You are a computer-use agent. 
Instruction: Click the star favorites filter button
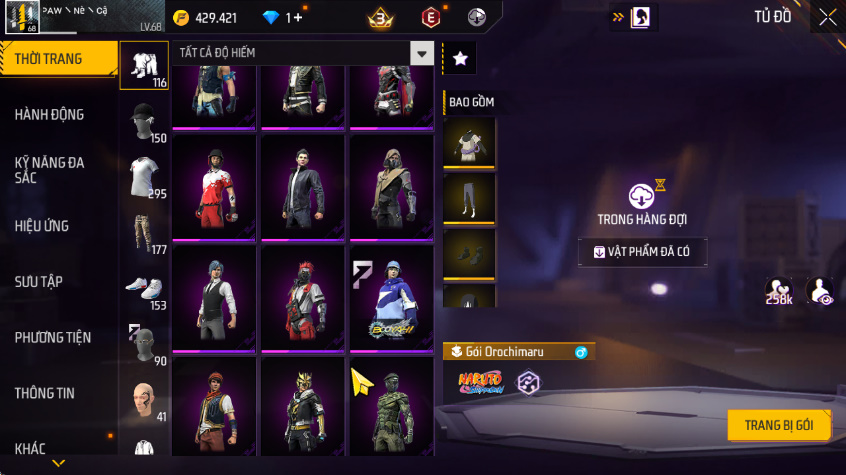coord(460,59)
